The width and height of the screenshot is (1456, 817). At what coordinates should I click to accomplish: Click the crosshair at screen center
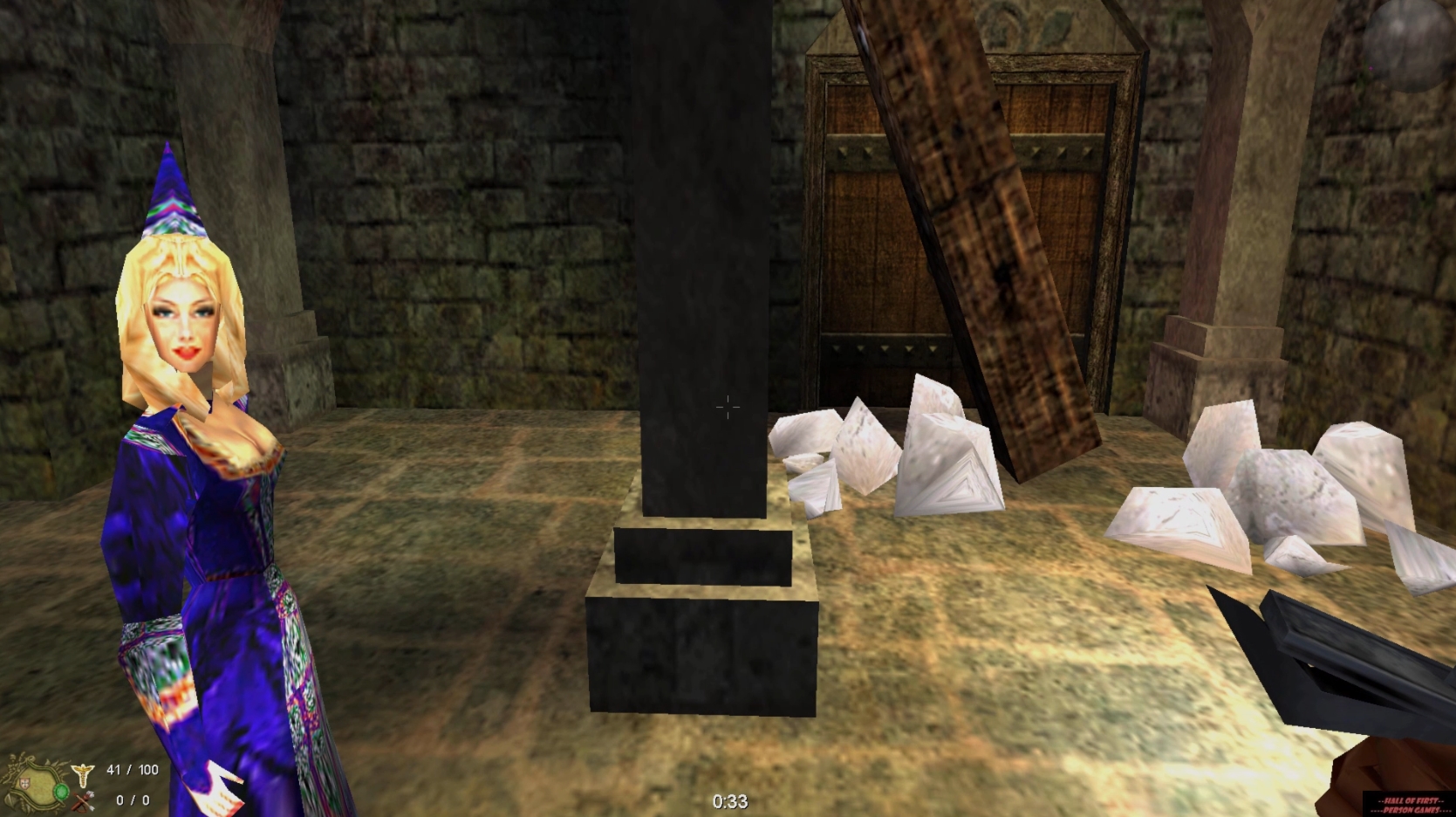point(727,408)
